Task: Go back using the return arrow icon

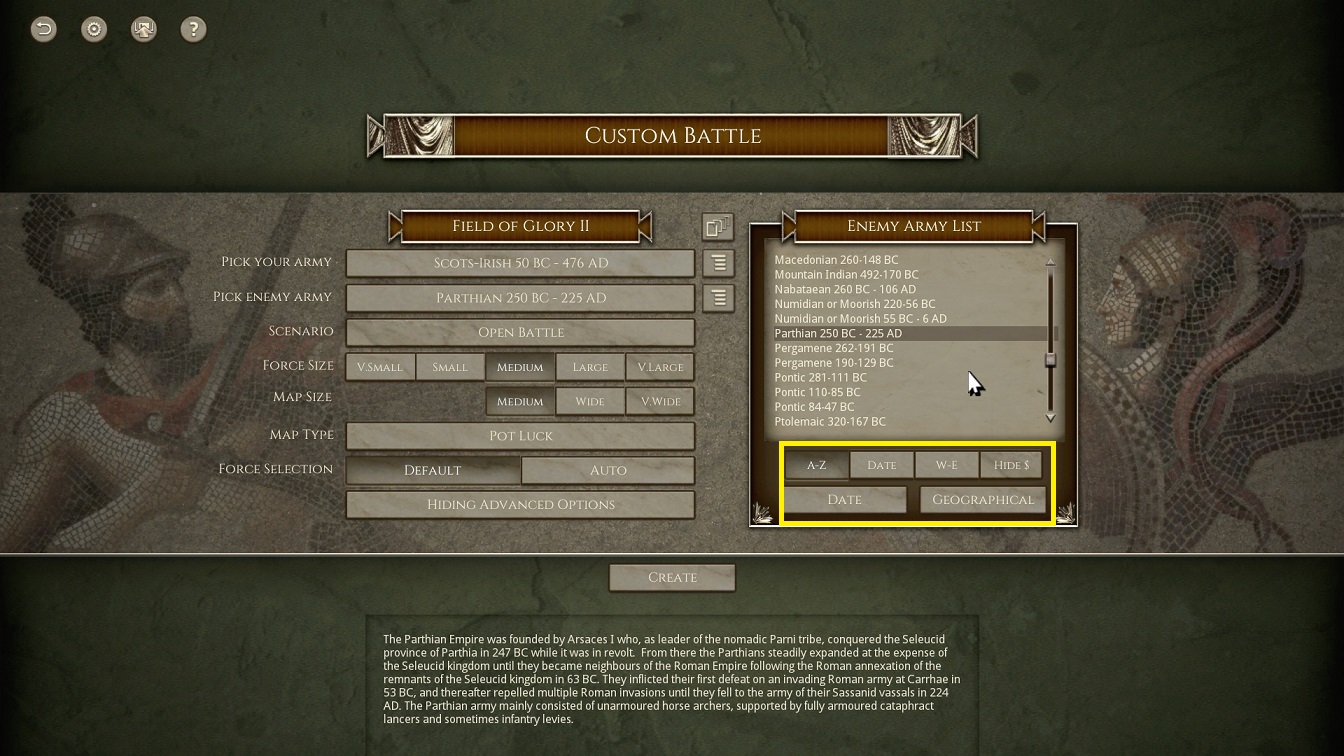Action: pyautogui.click(x=44, y=29)
